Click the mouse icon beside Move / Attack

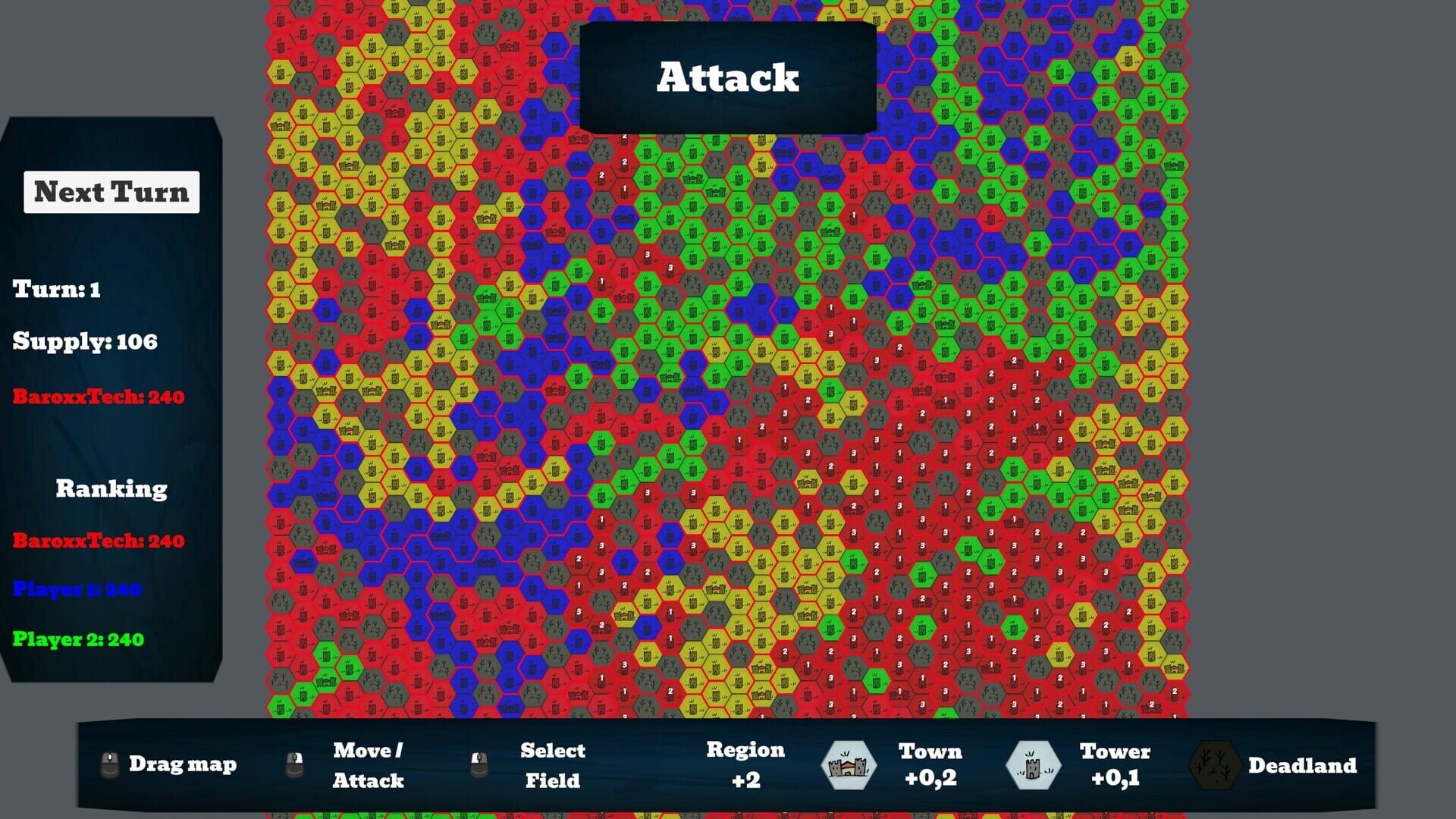pyautogui.click(x=296, y=764)
